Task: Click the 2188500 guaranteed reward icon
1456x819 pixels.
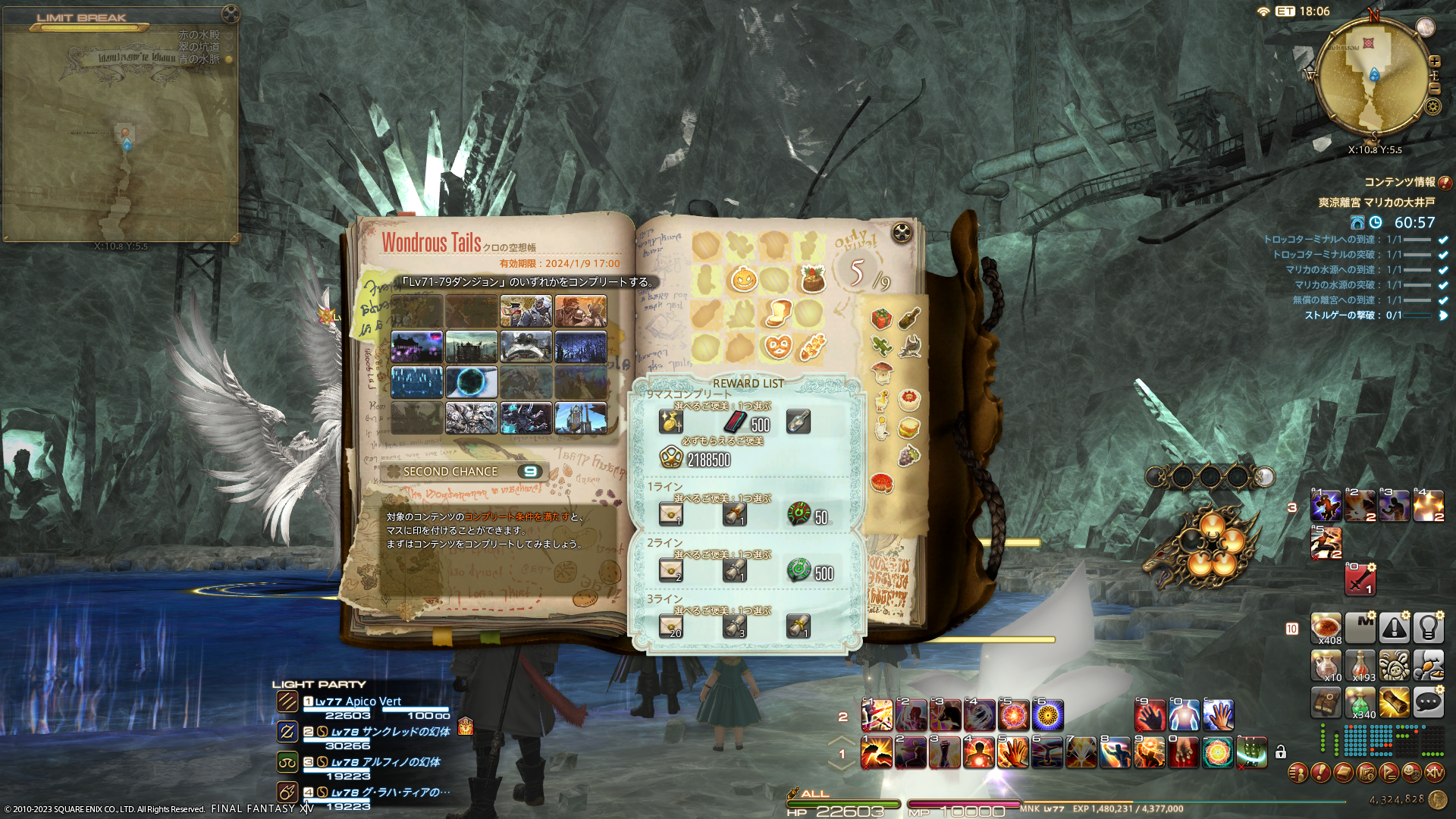Action: pyautogui.click(x=671, y=458)
